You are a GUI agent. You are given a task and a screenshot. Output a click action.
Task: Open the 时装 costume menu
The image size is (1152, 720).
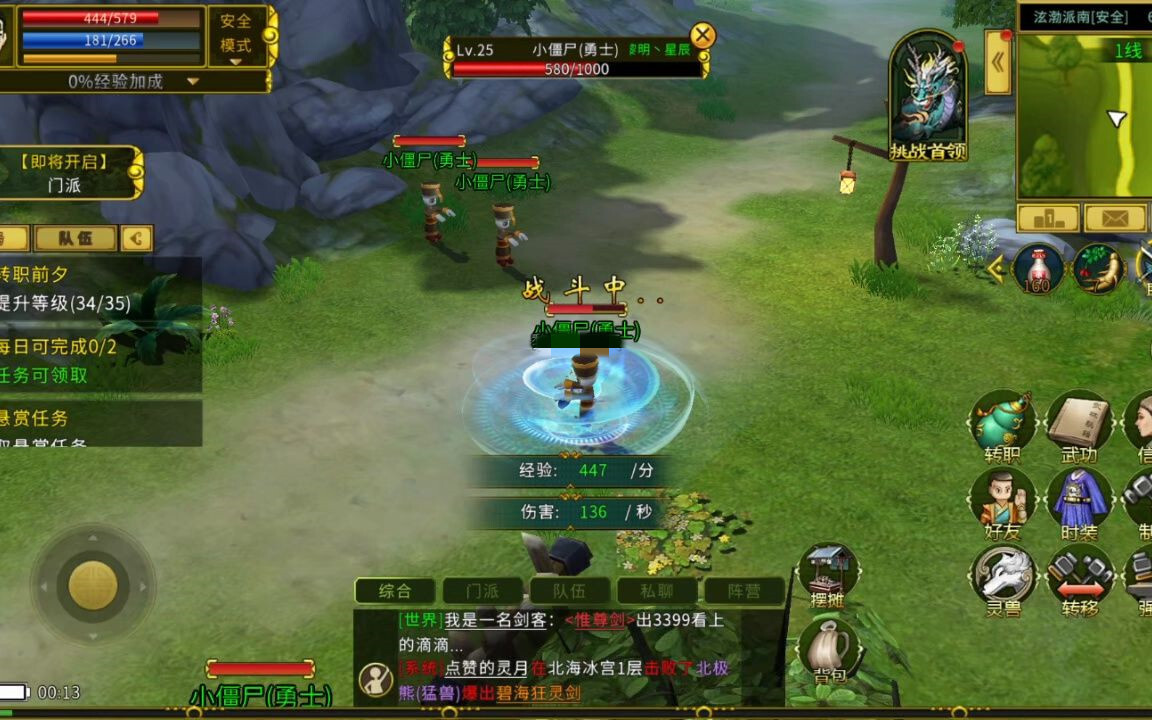click(1080, 503)
